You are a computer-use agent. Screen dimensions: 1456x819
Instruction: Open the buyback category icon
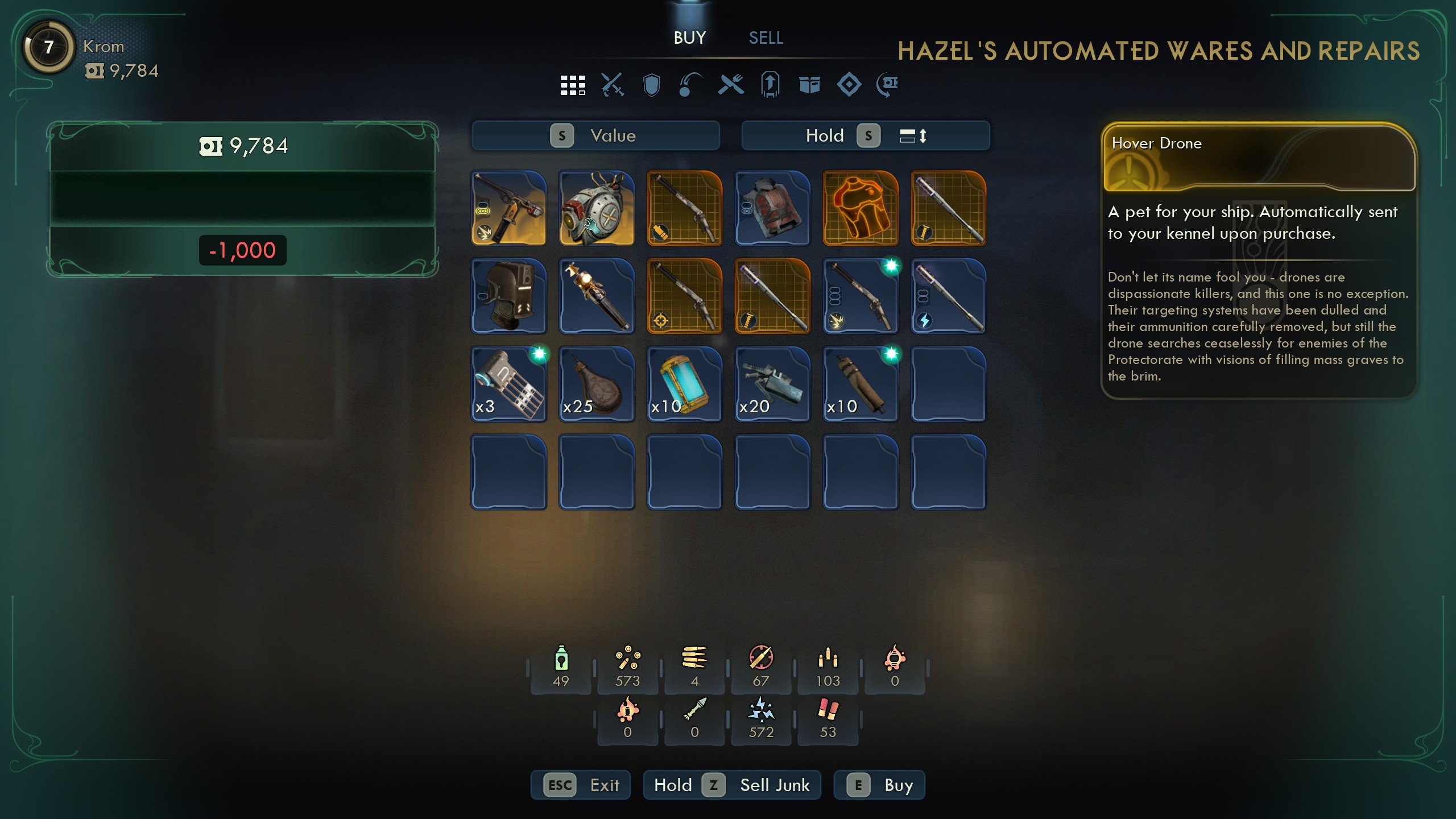887,85
